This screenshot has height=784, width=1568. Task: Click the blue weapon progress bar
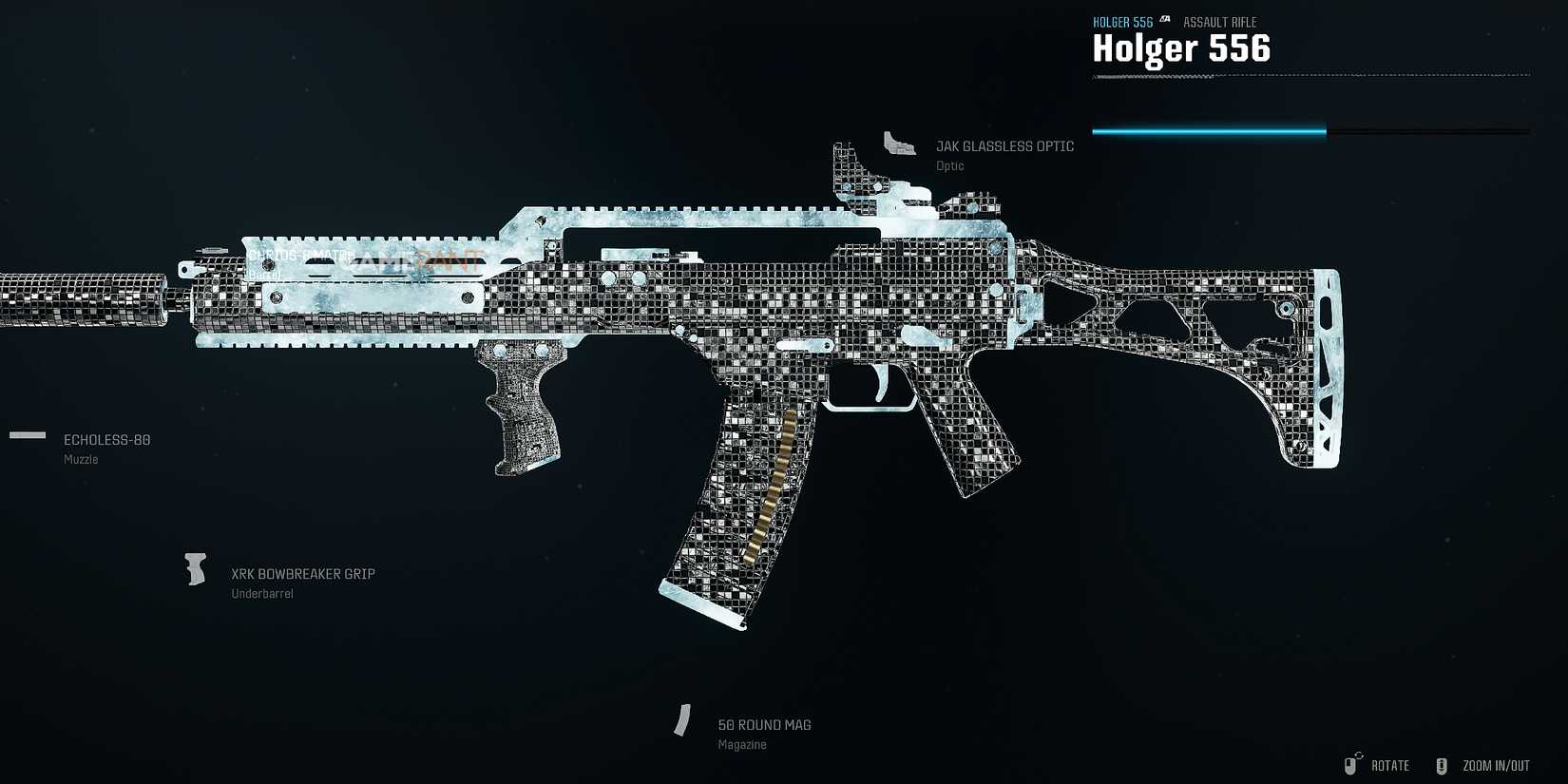tap(1207, 130)
